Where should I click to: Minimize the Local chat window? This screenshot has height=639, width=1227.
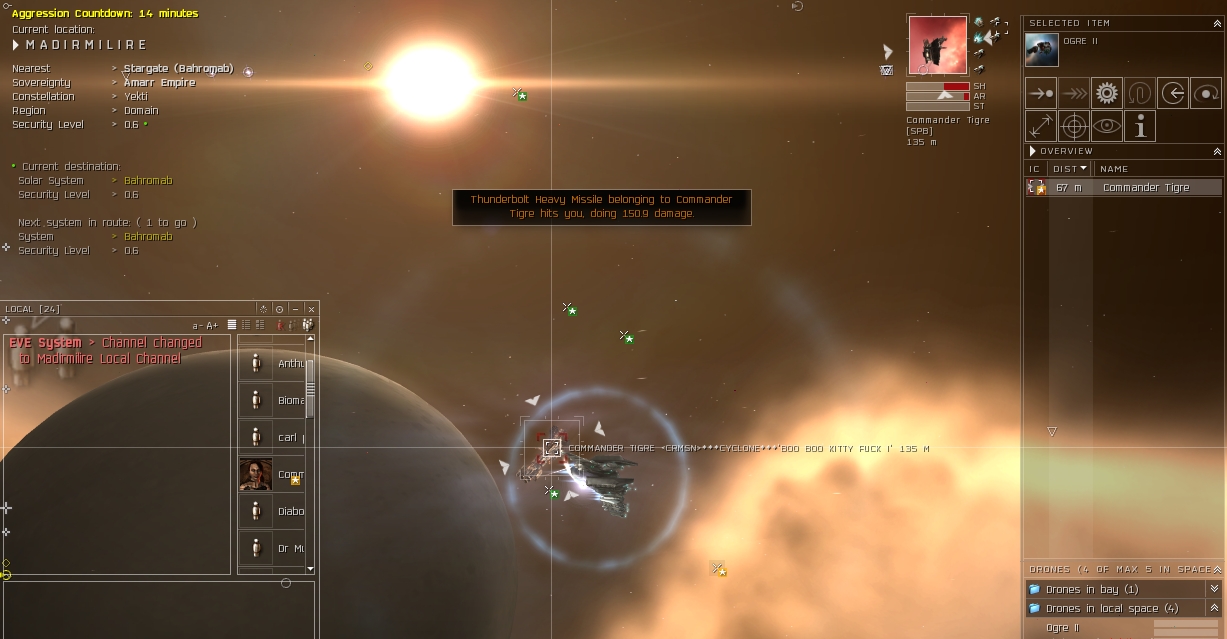pyautogui.click(x=296, y=309)
